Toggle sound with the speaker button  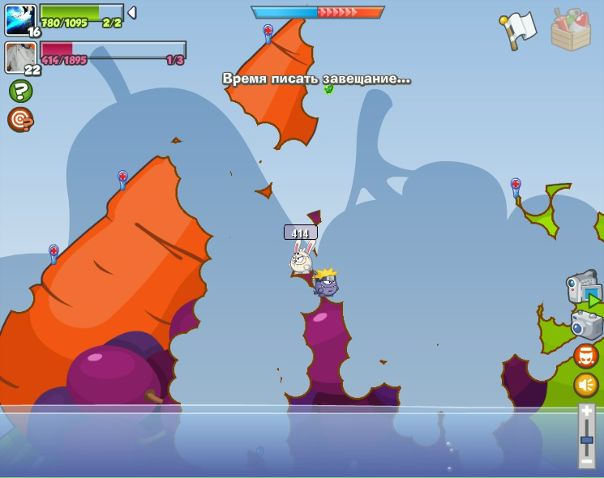(586, 385)
